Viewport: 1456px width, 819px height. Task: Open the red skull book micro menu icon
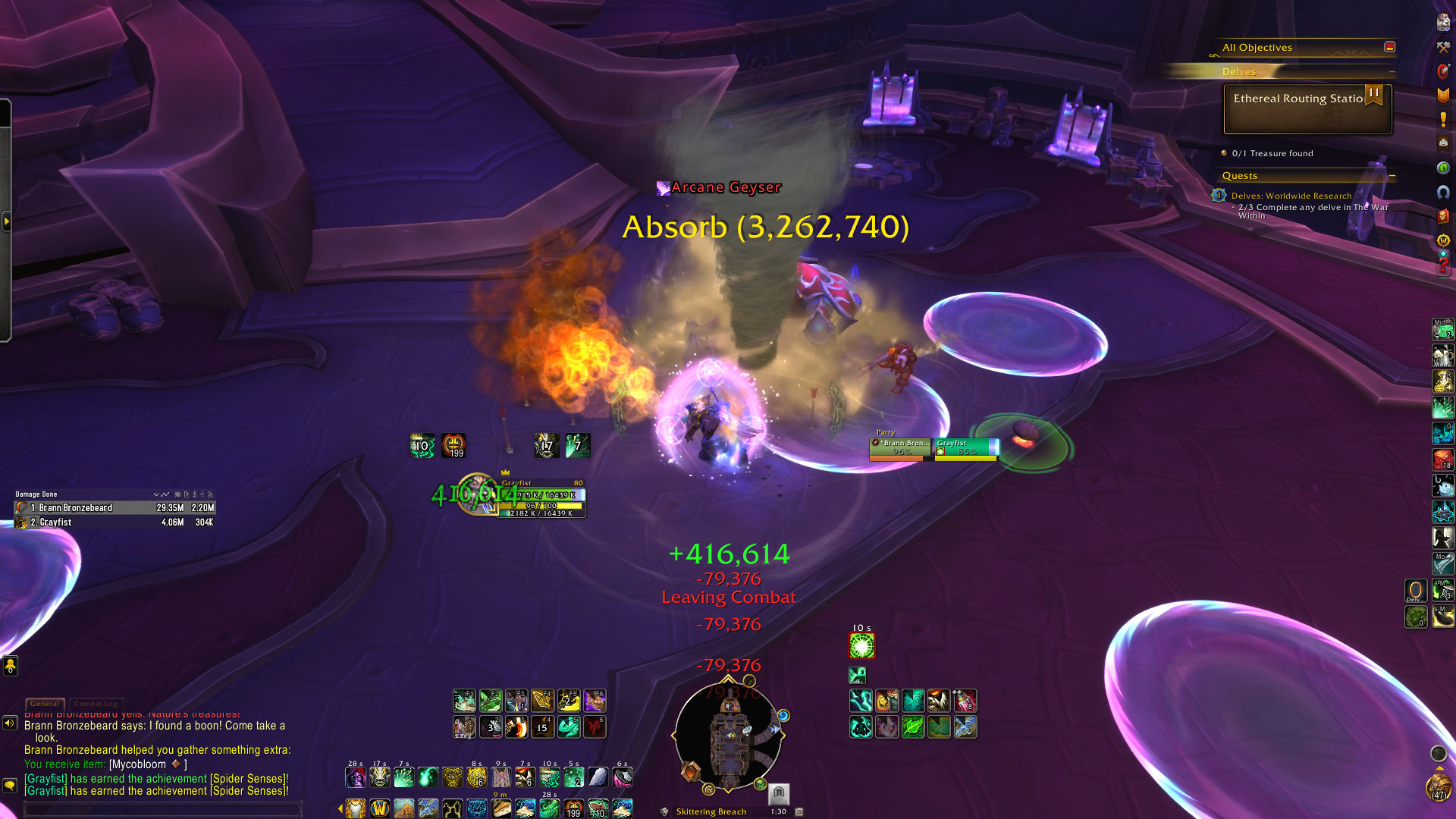(1443, 216)
